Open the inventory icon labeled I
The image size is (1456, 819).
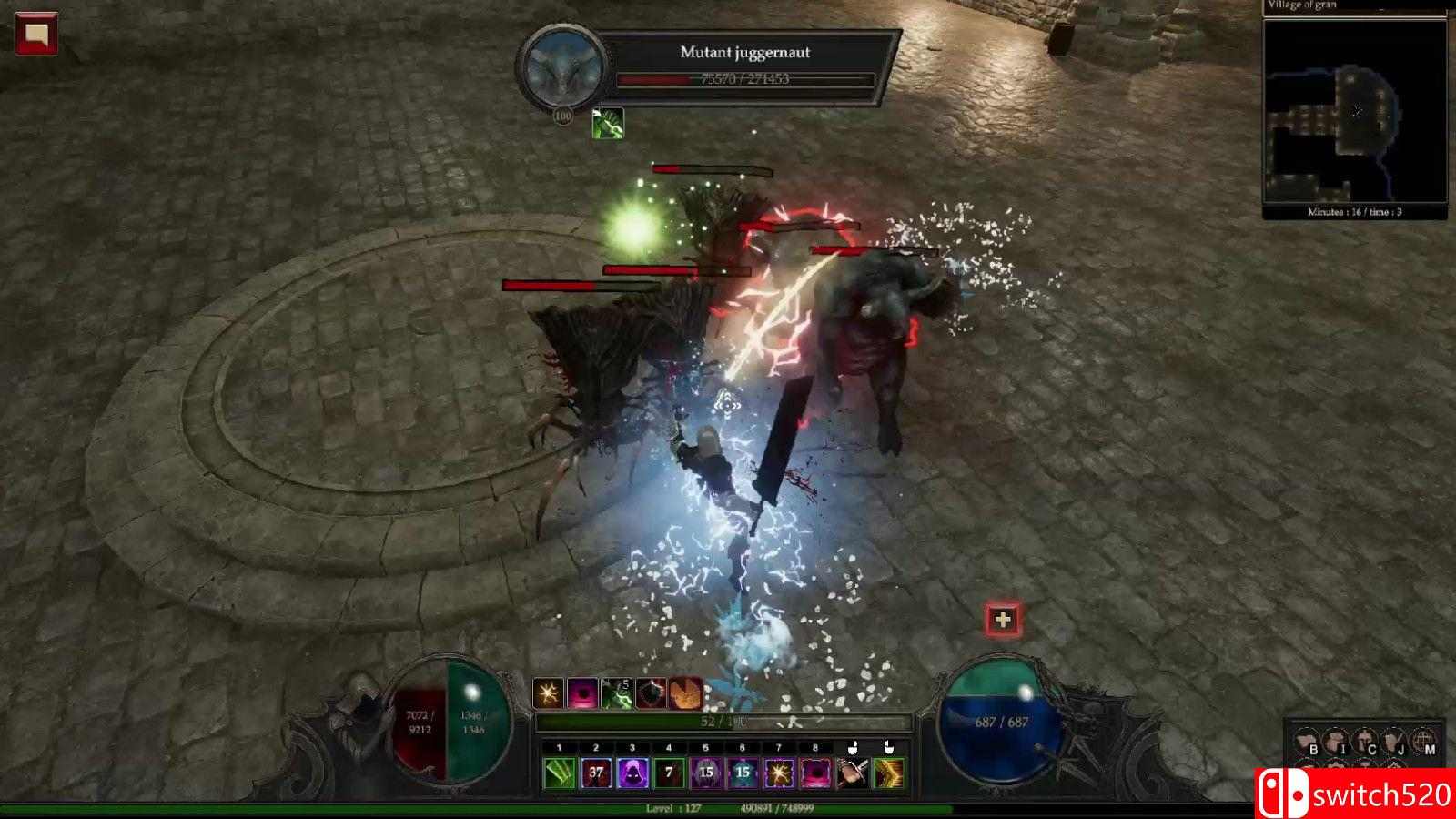[x=1336, y=742]
